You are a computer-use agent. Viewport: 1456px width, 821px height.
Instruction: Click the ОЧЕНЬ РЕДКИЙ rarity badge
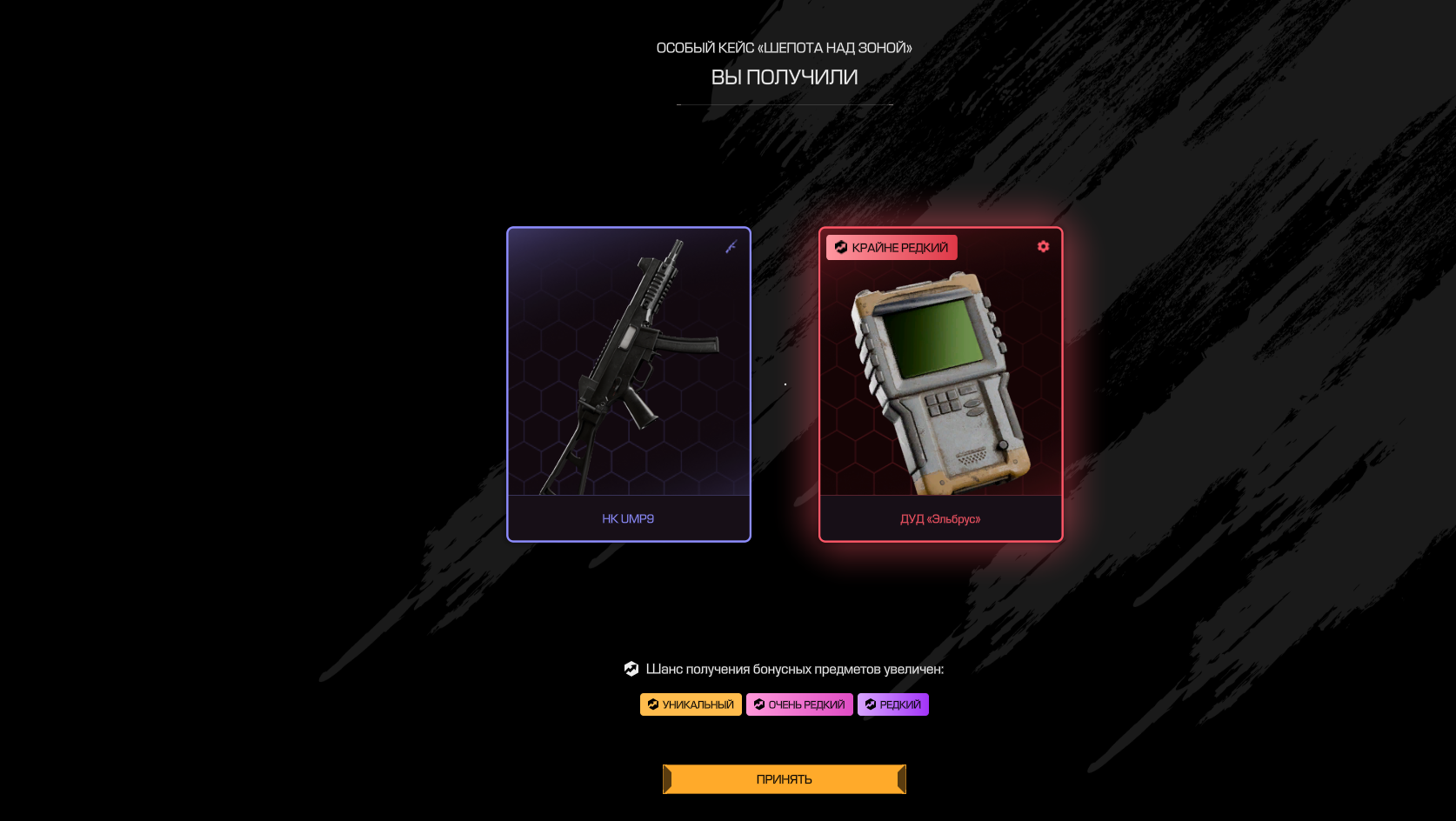(799, 704)
